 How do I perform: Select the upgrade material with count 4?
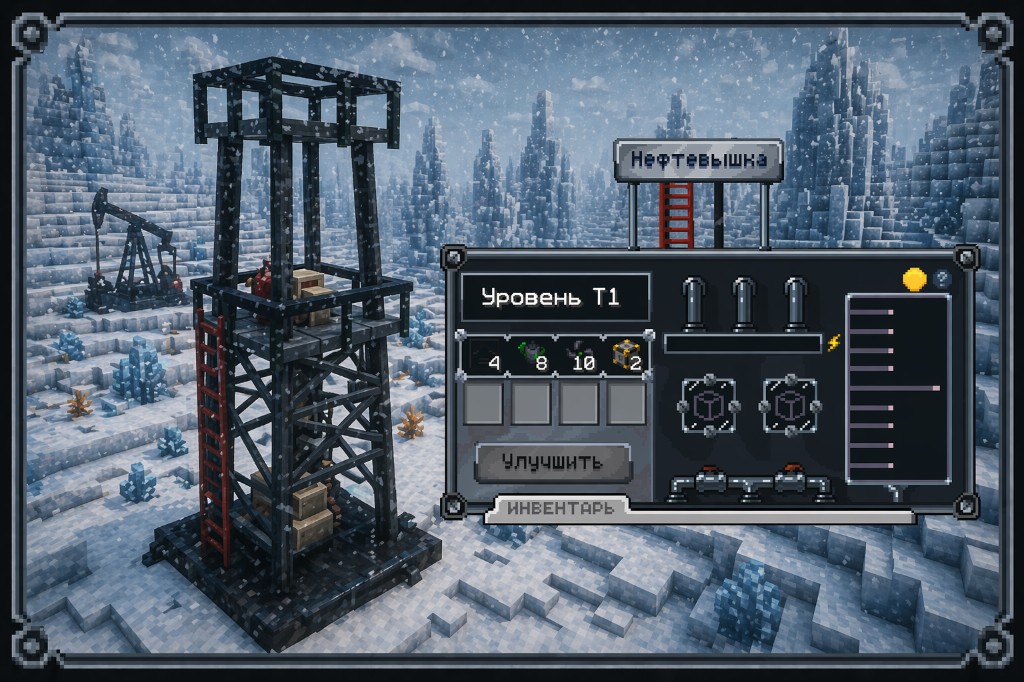point(482,357)
